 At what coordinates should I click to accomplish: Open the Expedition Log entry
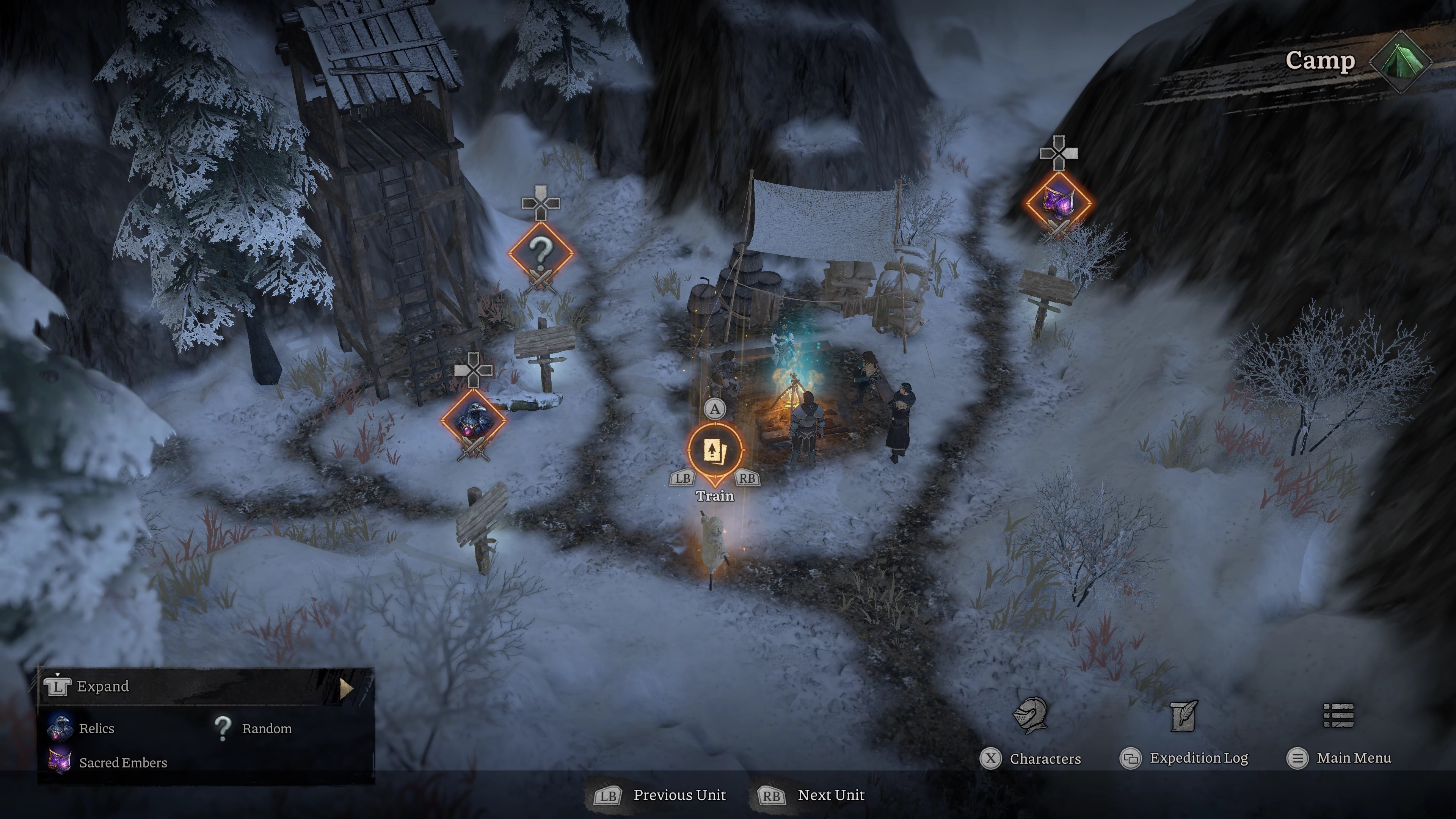1199,758
